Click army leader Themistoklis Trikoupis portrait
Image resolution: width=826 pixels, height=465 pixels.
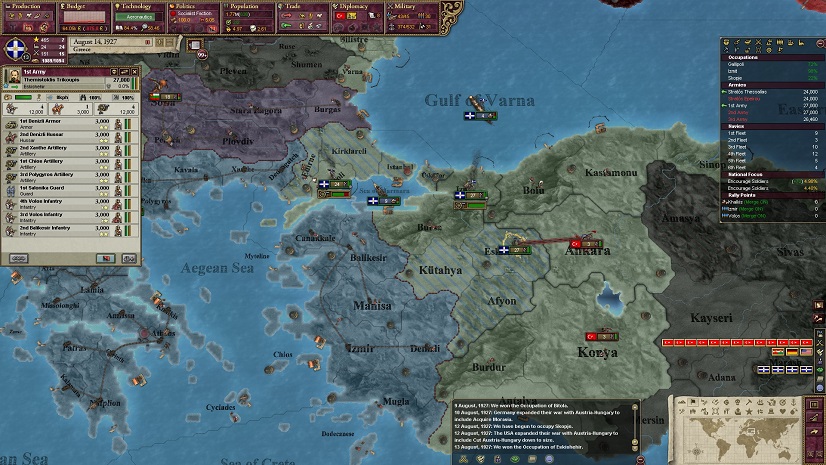(x=15, y=81)
